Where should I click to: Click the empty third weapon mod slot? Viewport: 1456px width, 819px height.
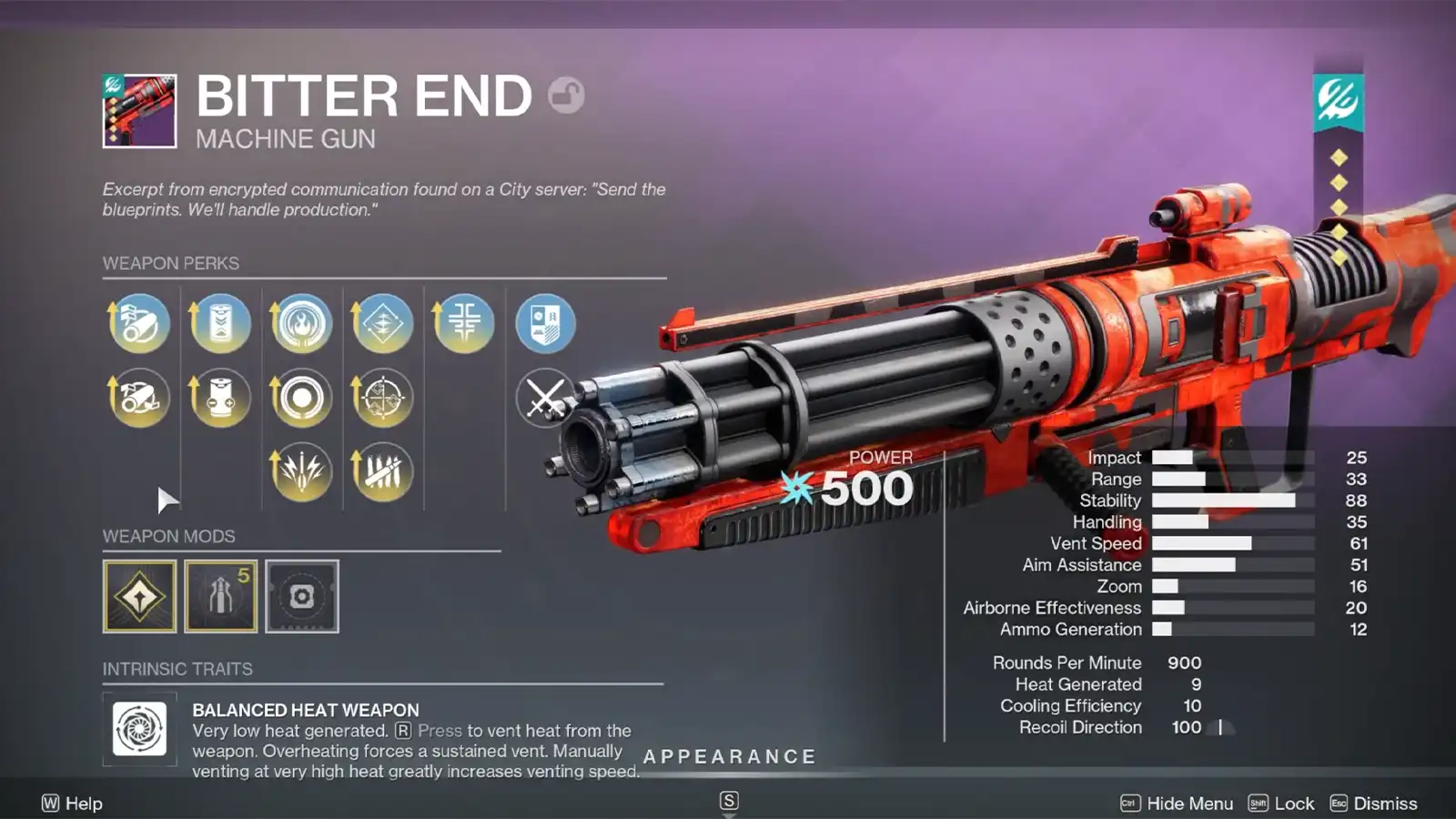[x=302, y=596]
